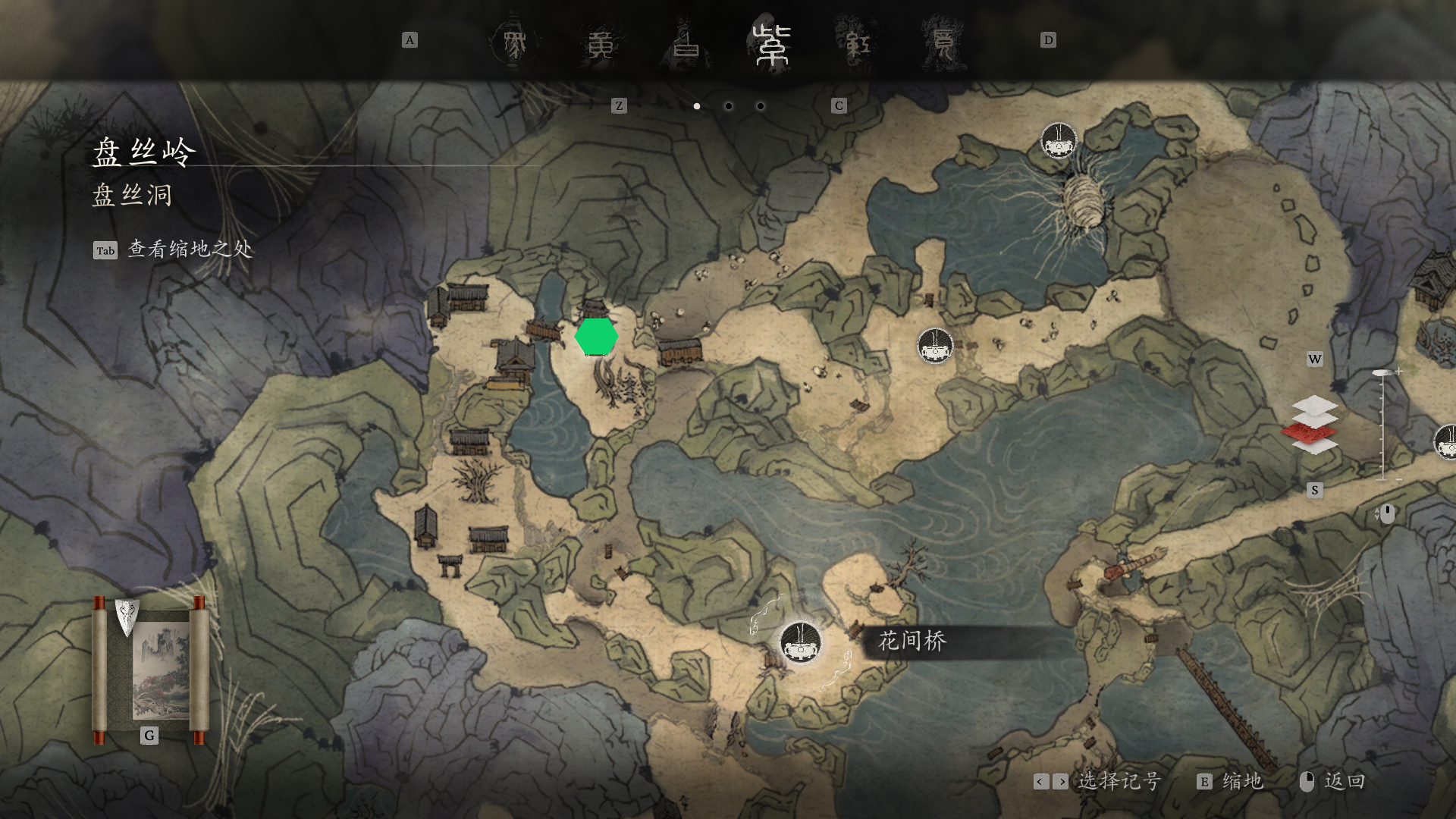Select the 花间桥 shrine marker
Image resolution: width=1456 pixels, height=819 pixels.
click(x=800, y=642)
